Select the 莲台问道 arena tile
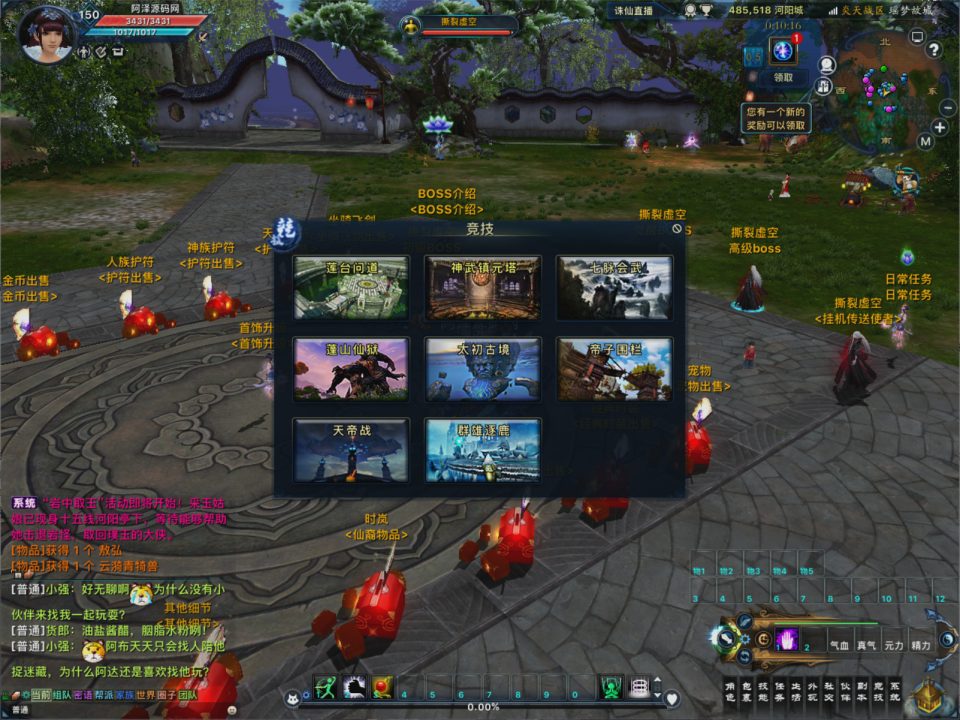 click(x=351, y=287)
